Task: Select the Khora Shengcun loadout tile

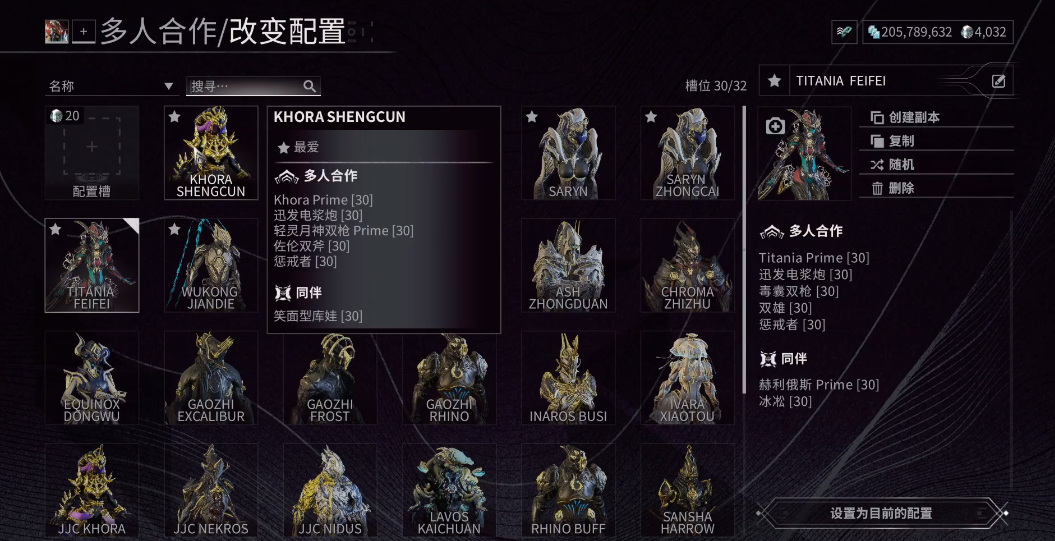Action: click(211, 153)
